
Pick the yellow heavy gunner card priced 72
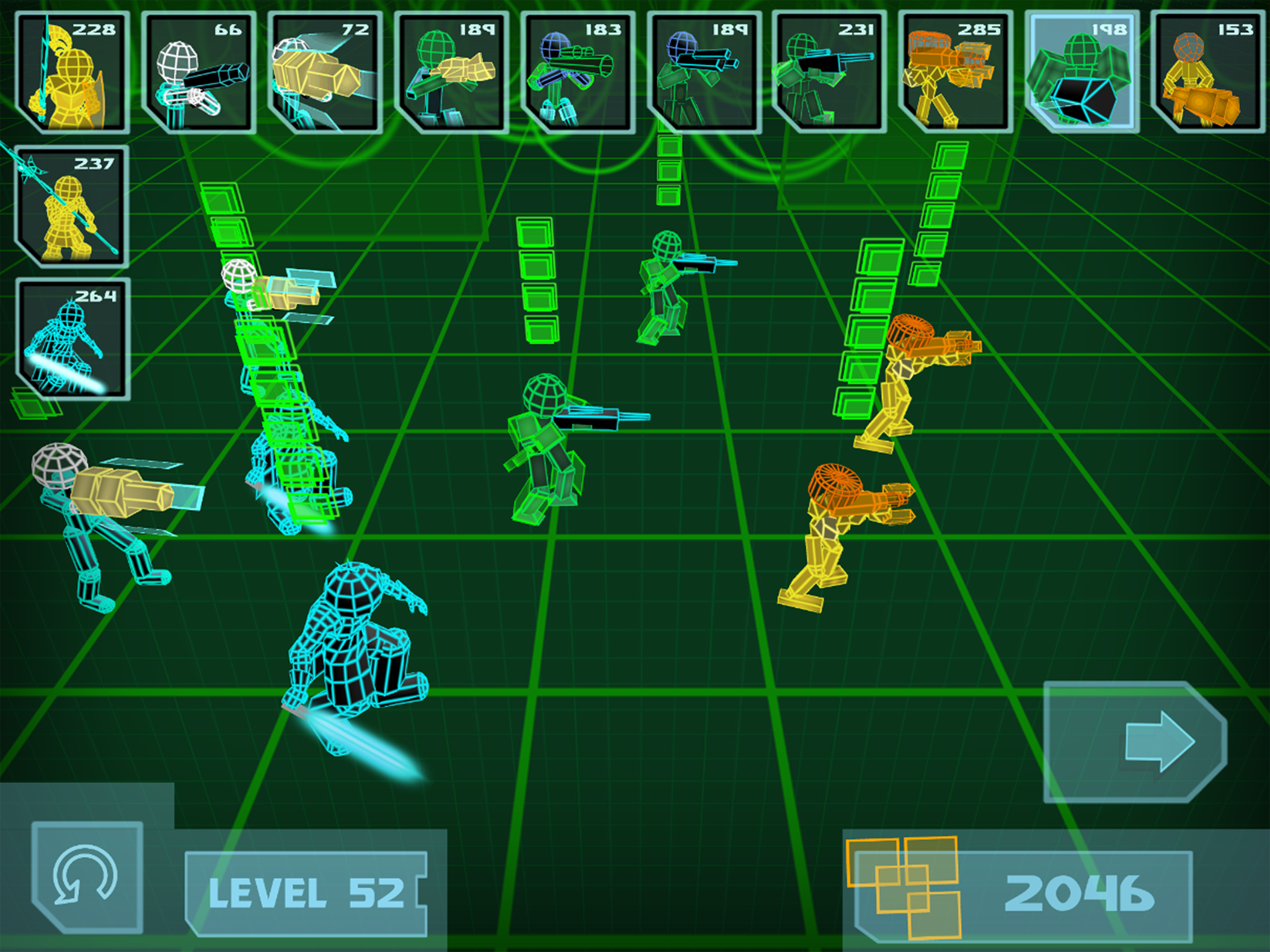[x=326, y=71]
